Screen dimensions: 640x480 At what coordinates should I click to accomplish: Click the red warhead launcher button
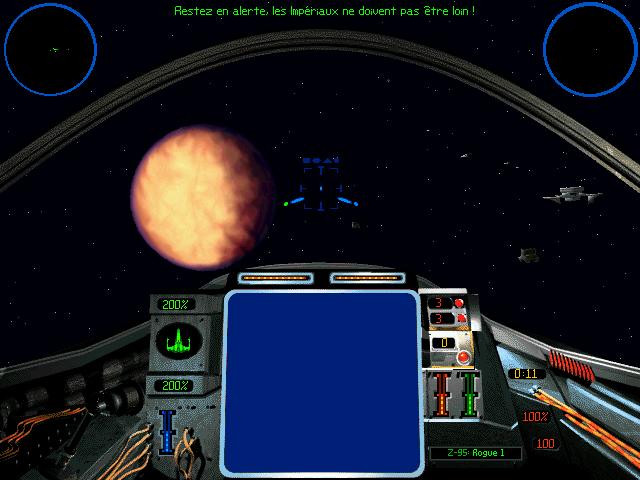pos(463,357)
